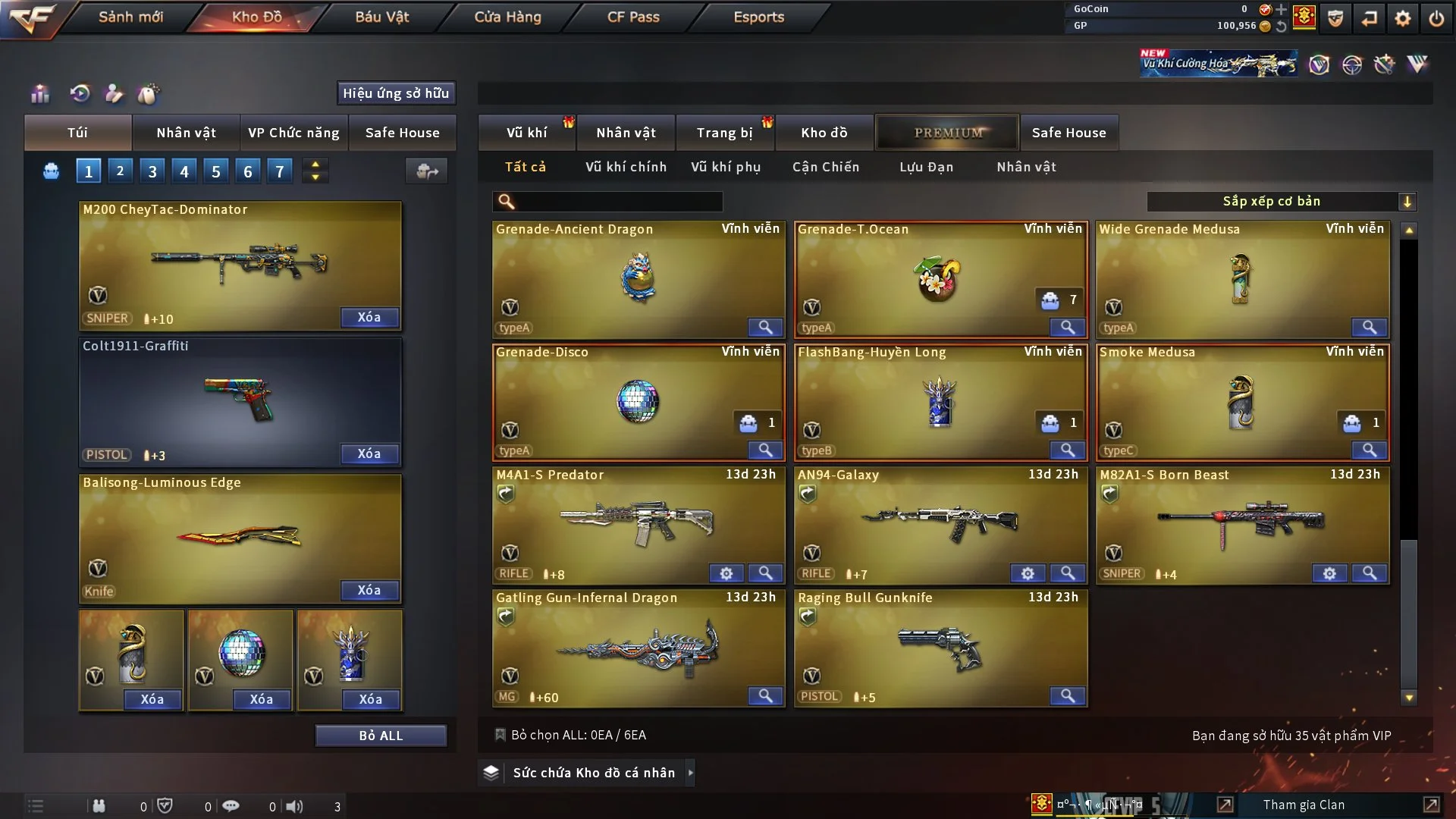Viewport: 1456px width, 819px height.
Task: Open settings gear on AN94-Galaxy
Action: (x=1028, y=574)
